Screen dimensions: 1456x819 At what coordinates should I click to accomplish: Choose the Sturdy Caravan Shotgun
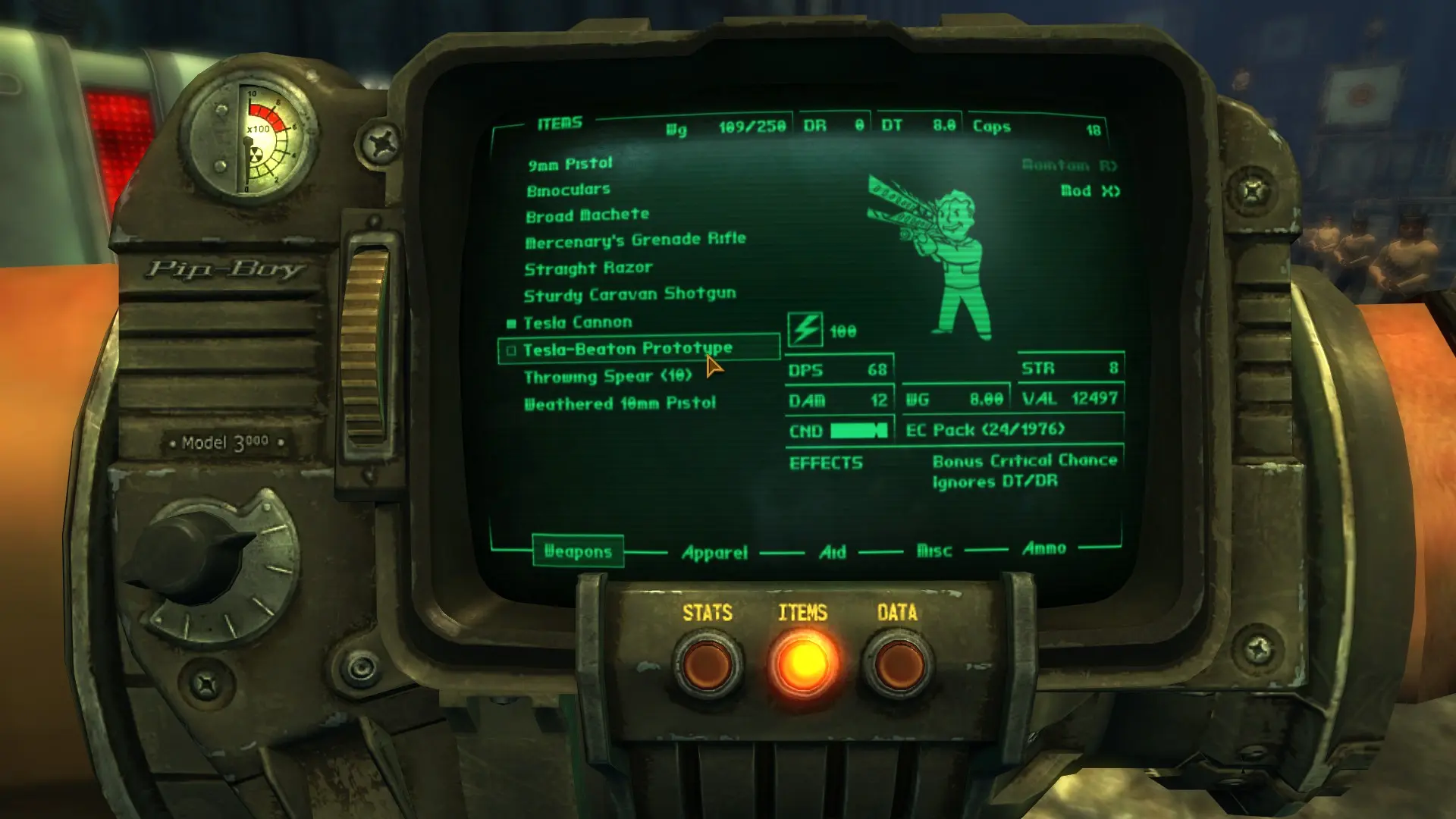pos(629,294)
